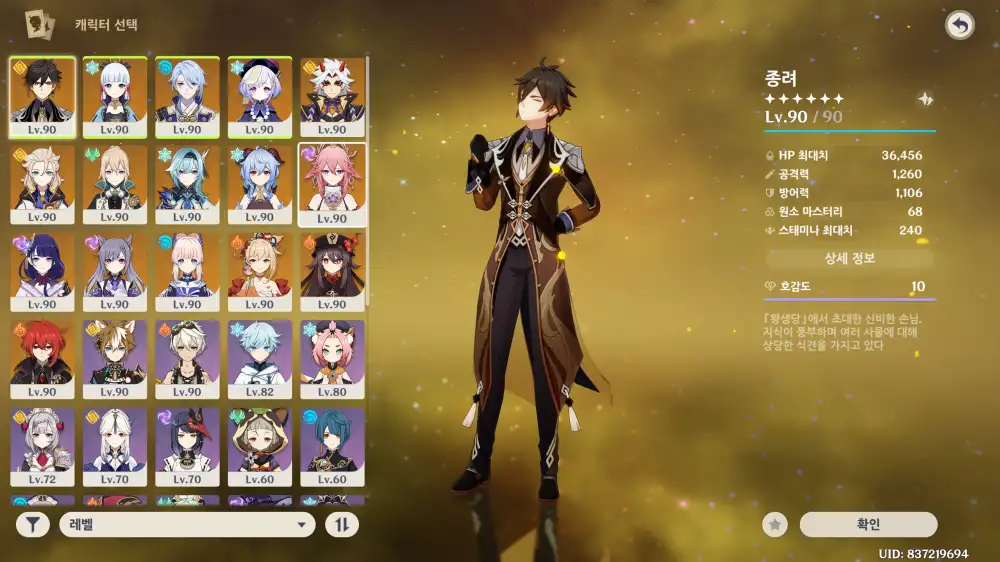
Task: Select Ganyu's character tile
Action: [x=260, y=184]
